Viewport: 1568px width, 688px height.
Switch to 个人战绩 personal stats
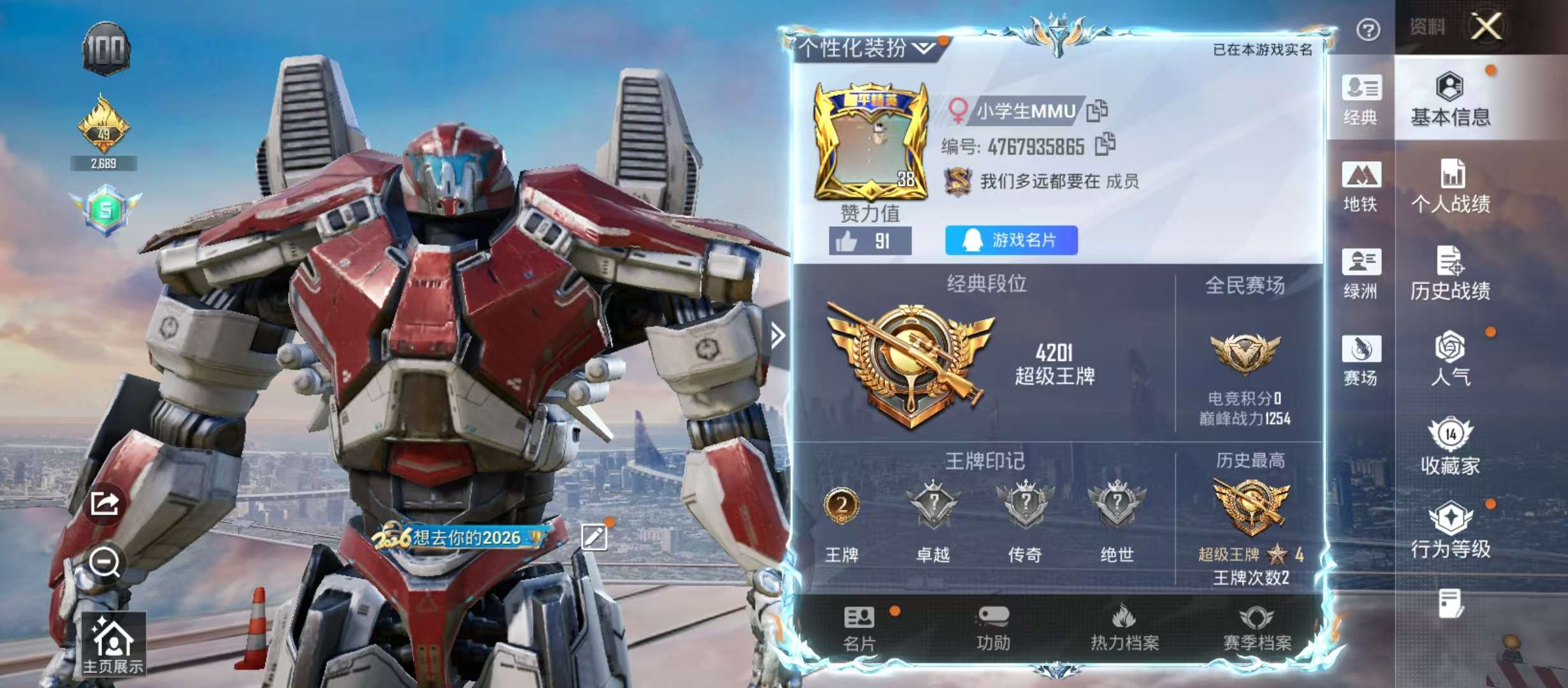coord(1450,187)
